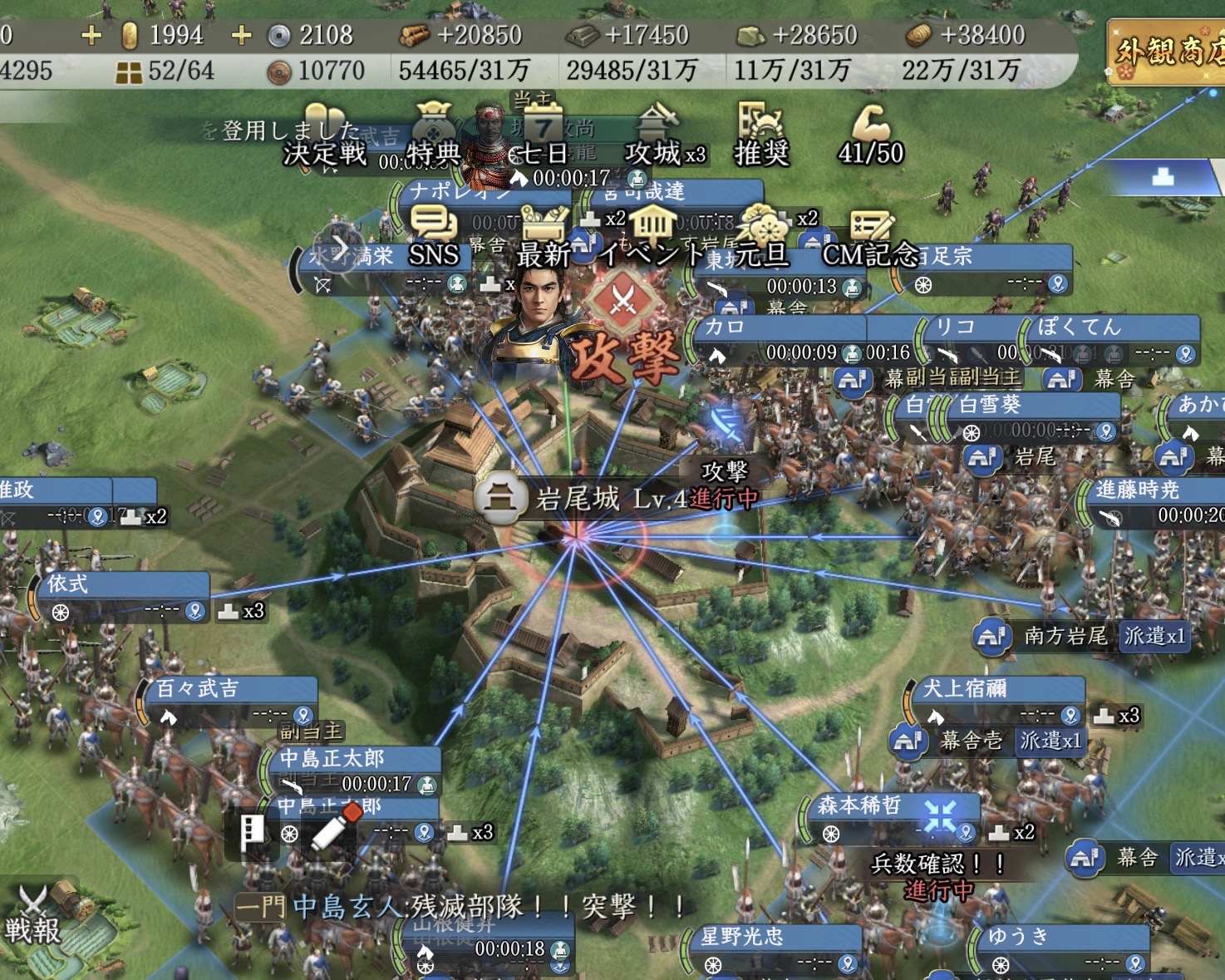Open the 元旦 New Year event
Screen dimensions: 1225x980
[x=760, y=235]
